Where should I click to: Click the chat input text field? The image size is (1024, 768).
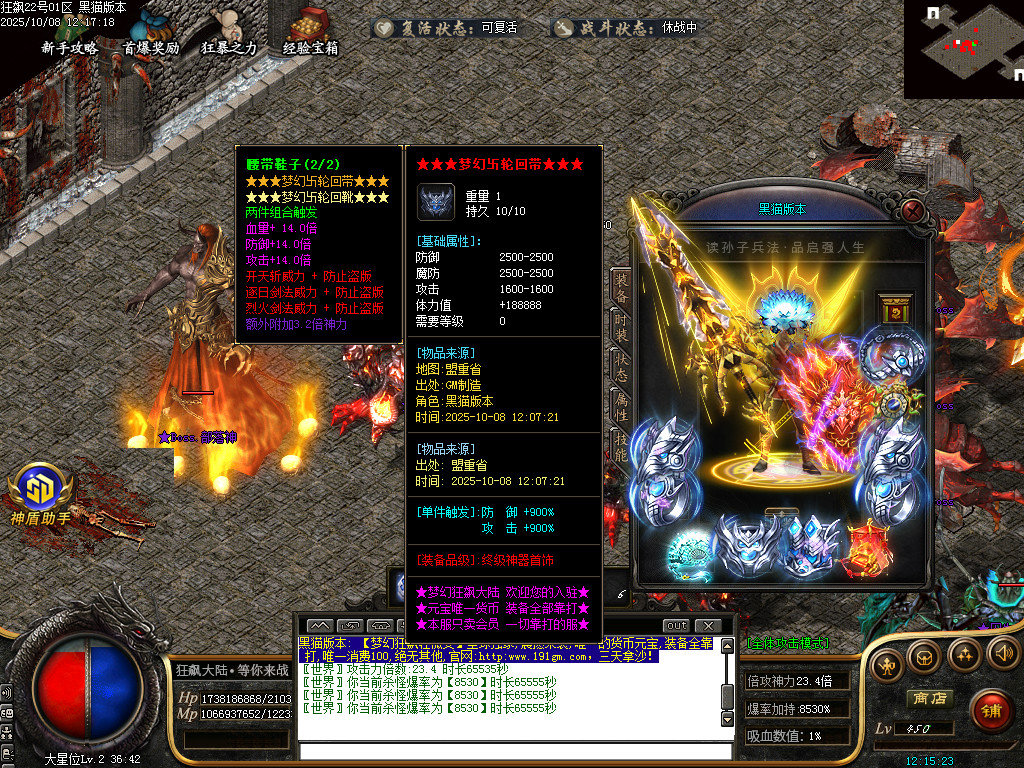510,751
